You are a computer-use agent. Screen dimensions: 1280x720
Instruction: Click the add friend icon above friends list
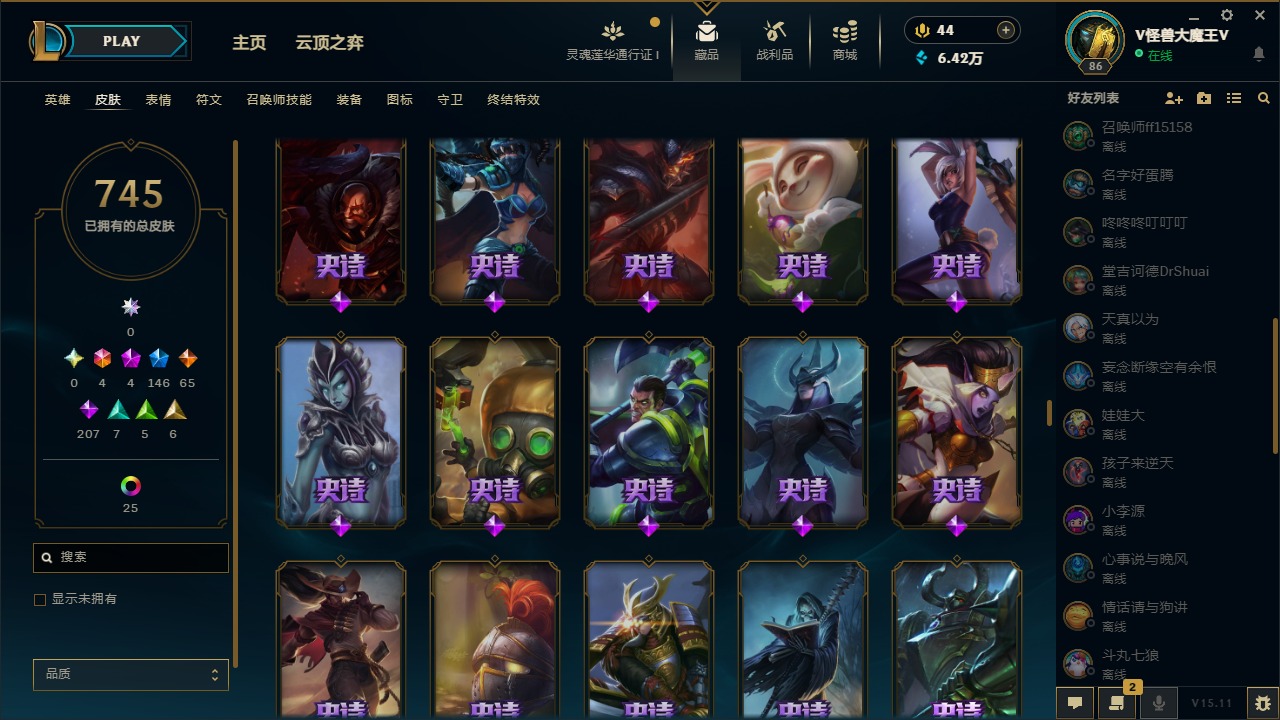1174,98
